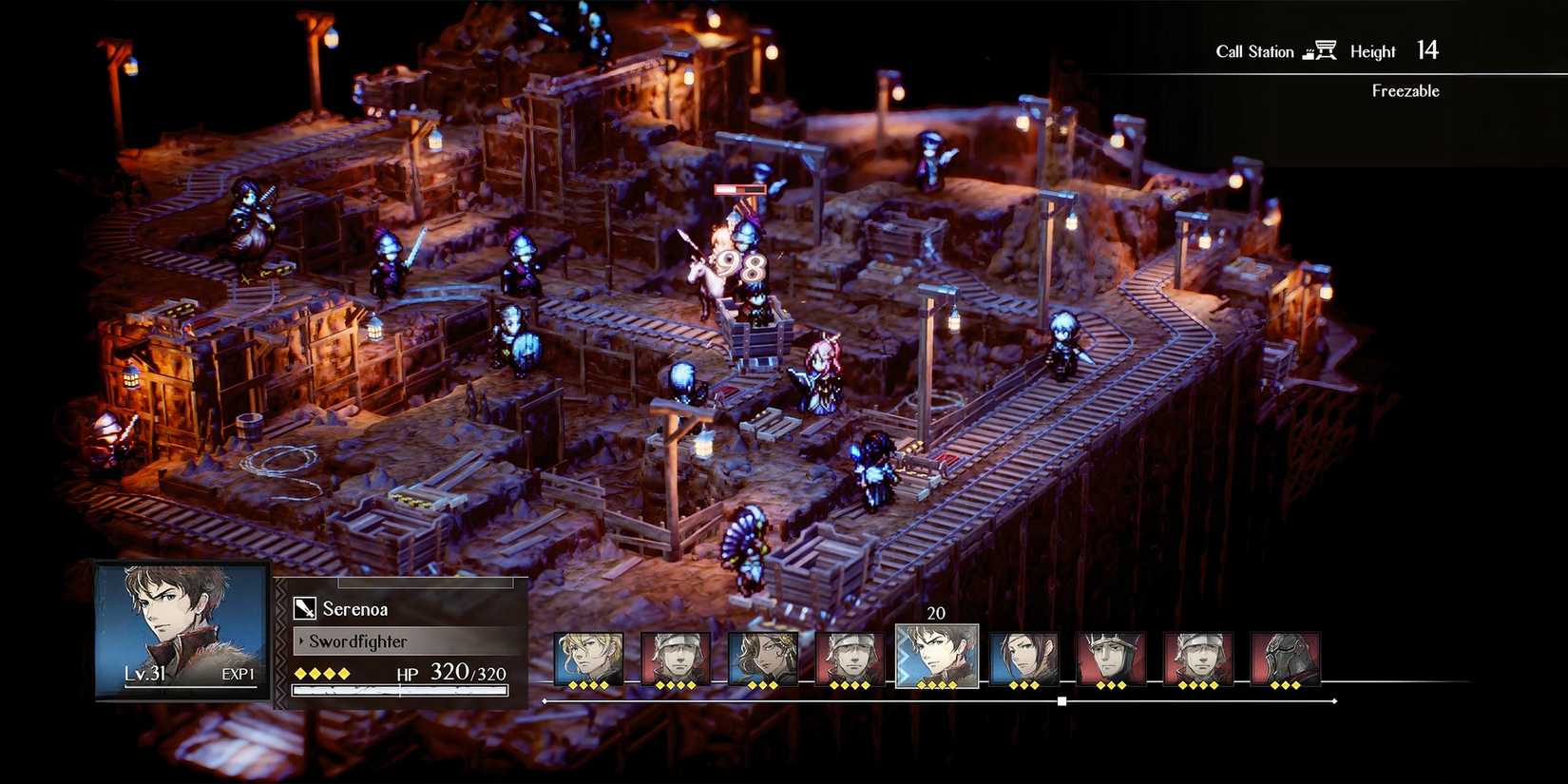Toggle the Freezable status indicator
Screen dimensions: 1568x784
point(1405,91)
